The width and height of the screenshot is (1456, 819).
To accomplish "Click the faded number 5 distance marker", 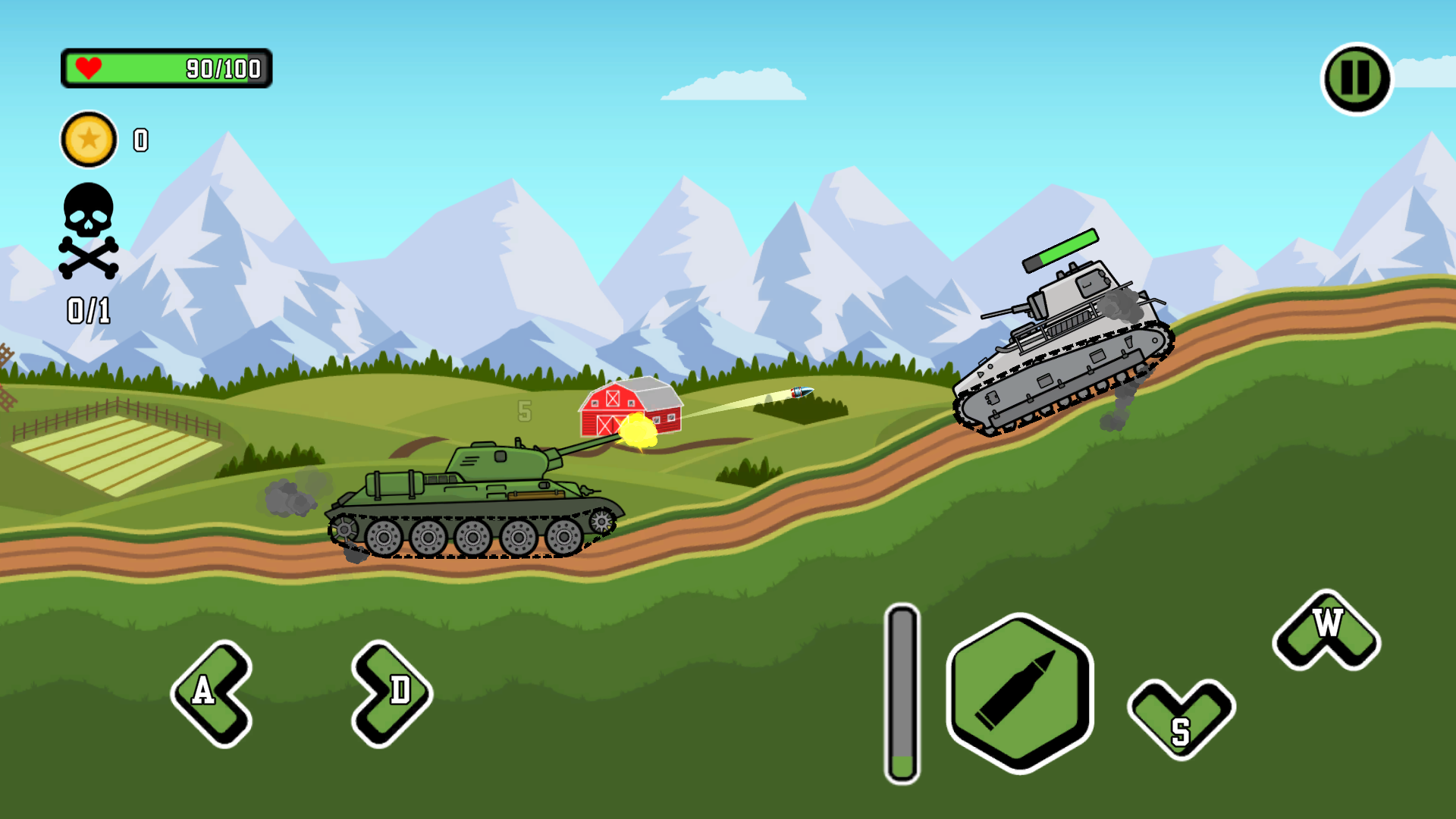I will [x=524, y=409].
